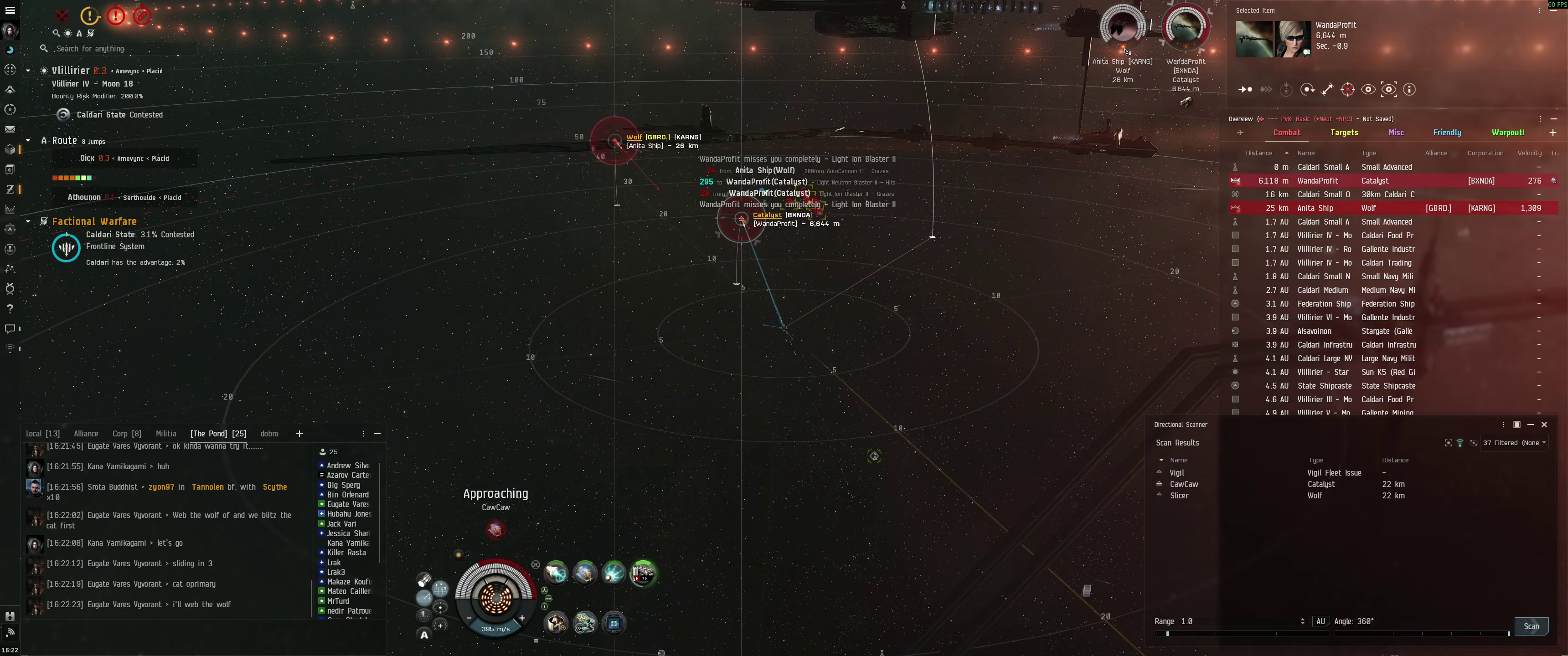Click the Anita Ship Wolf target icon
This screenshot has height=656, width=1568.
(1122, 27)
